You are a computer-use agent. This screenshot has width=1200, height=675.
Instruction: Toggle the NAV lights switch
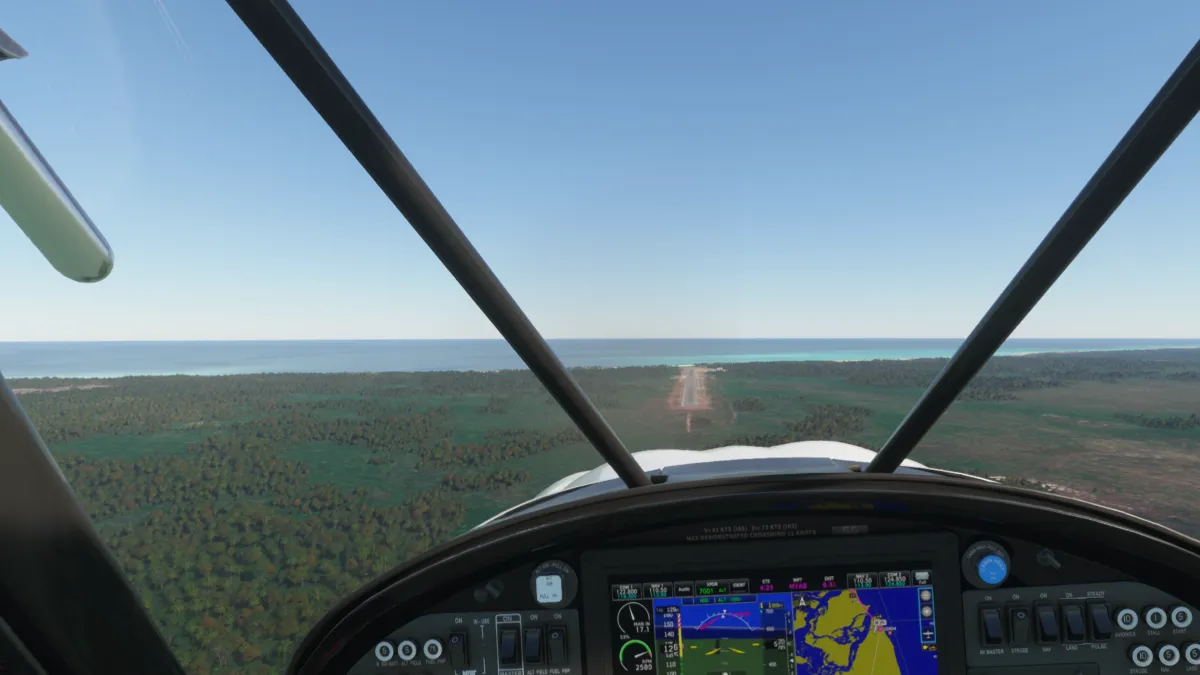[1046, 623]
